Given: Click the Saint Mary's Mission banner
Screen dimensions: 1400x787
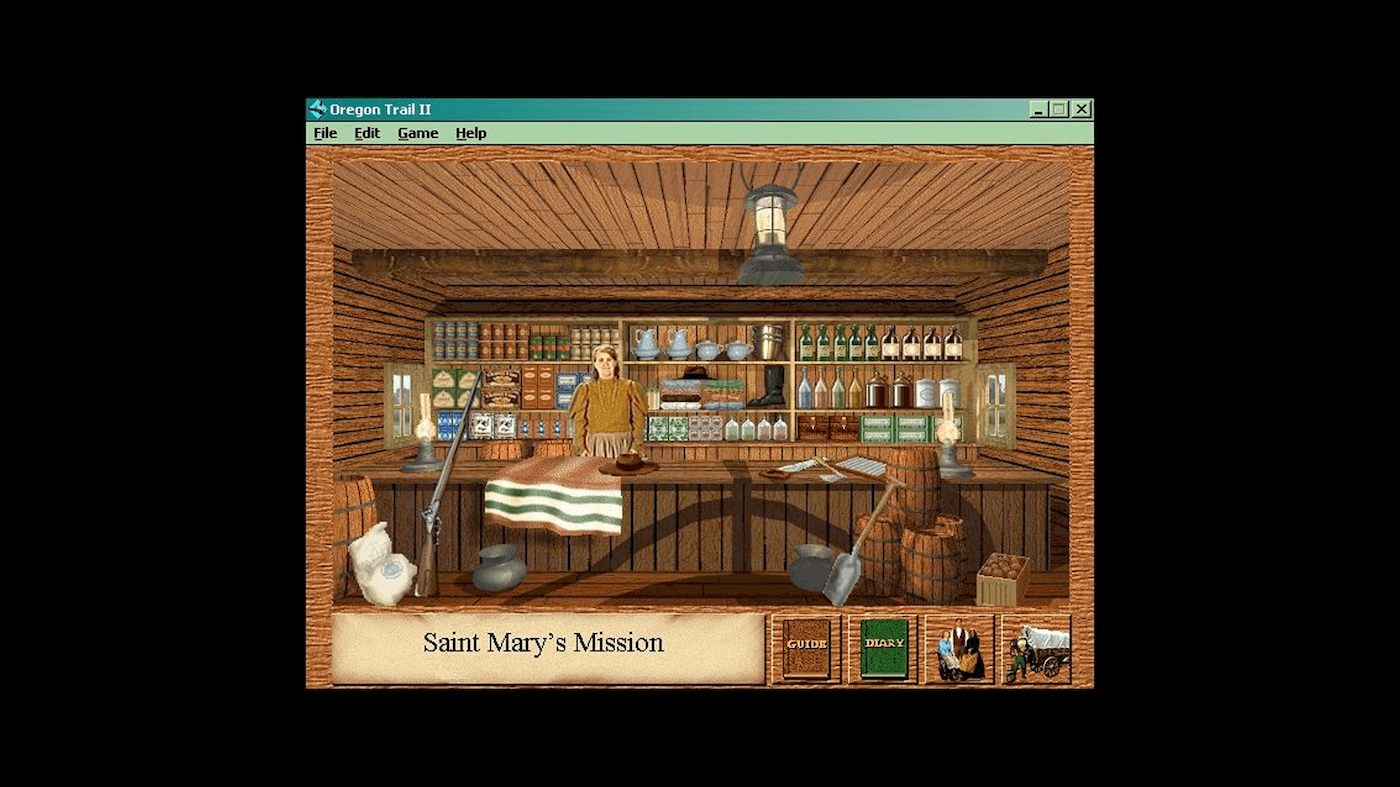Looking at the screenshot, I should 545,643.
